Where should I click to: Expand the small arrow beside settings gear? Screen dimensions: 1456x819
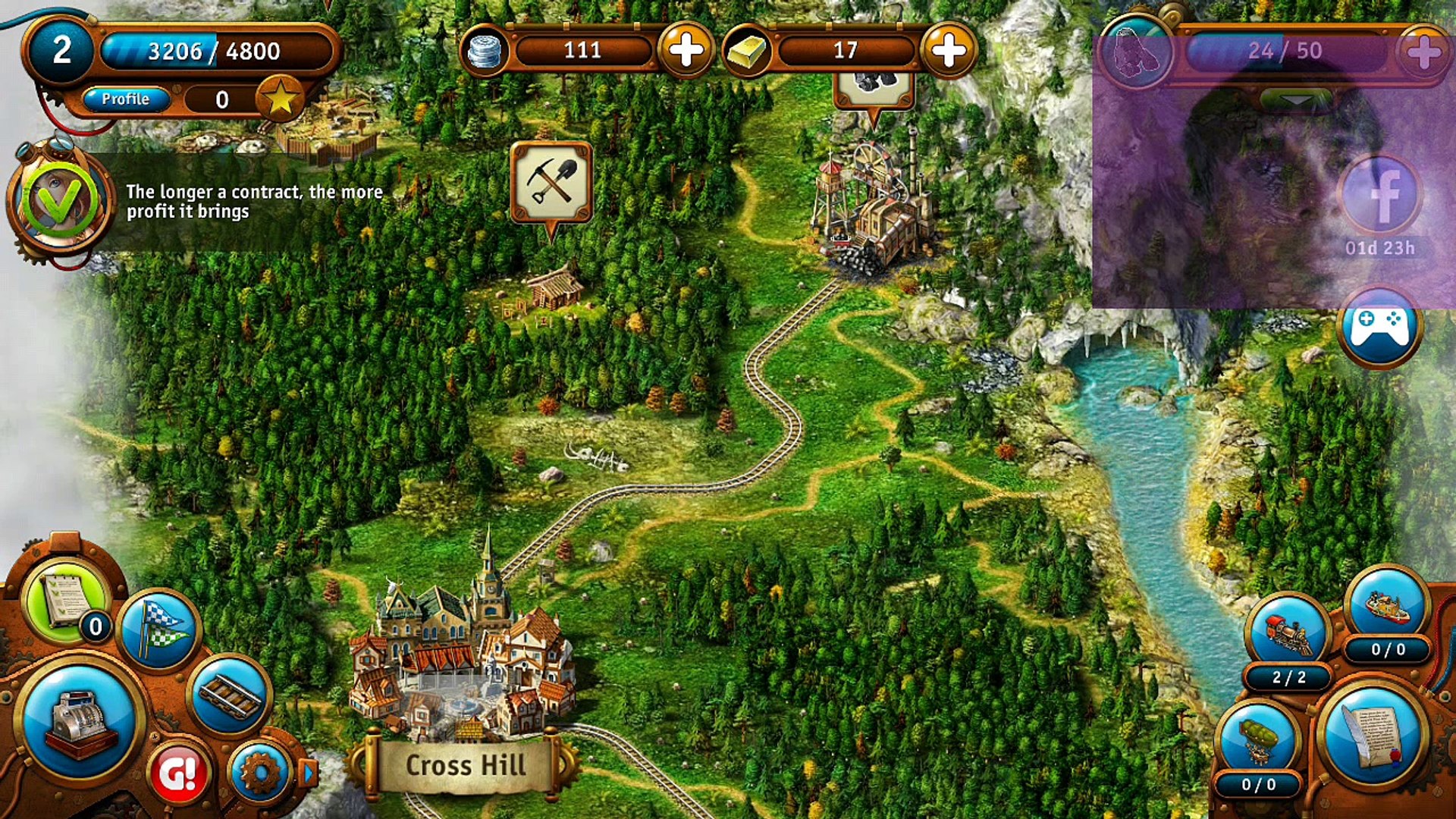click(x=309, y=773)
